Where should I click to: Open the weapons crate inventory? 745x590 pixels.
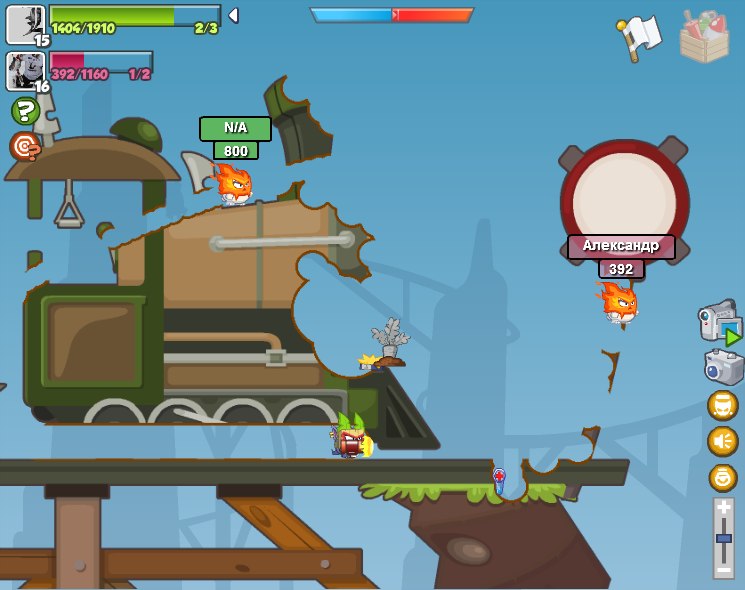[704, 37]
